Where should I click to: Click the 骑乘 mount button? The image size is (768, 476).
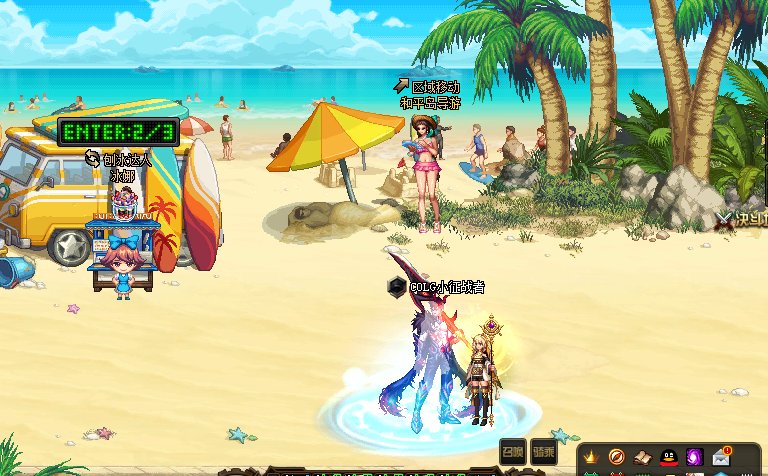(x=543, y=449)
